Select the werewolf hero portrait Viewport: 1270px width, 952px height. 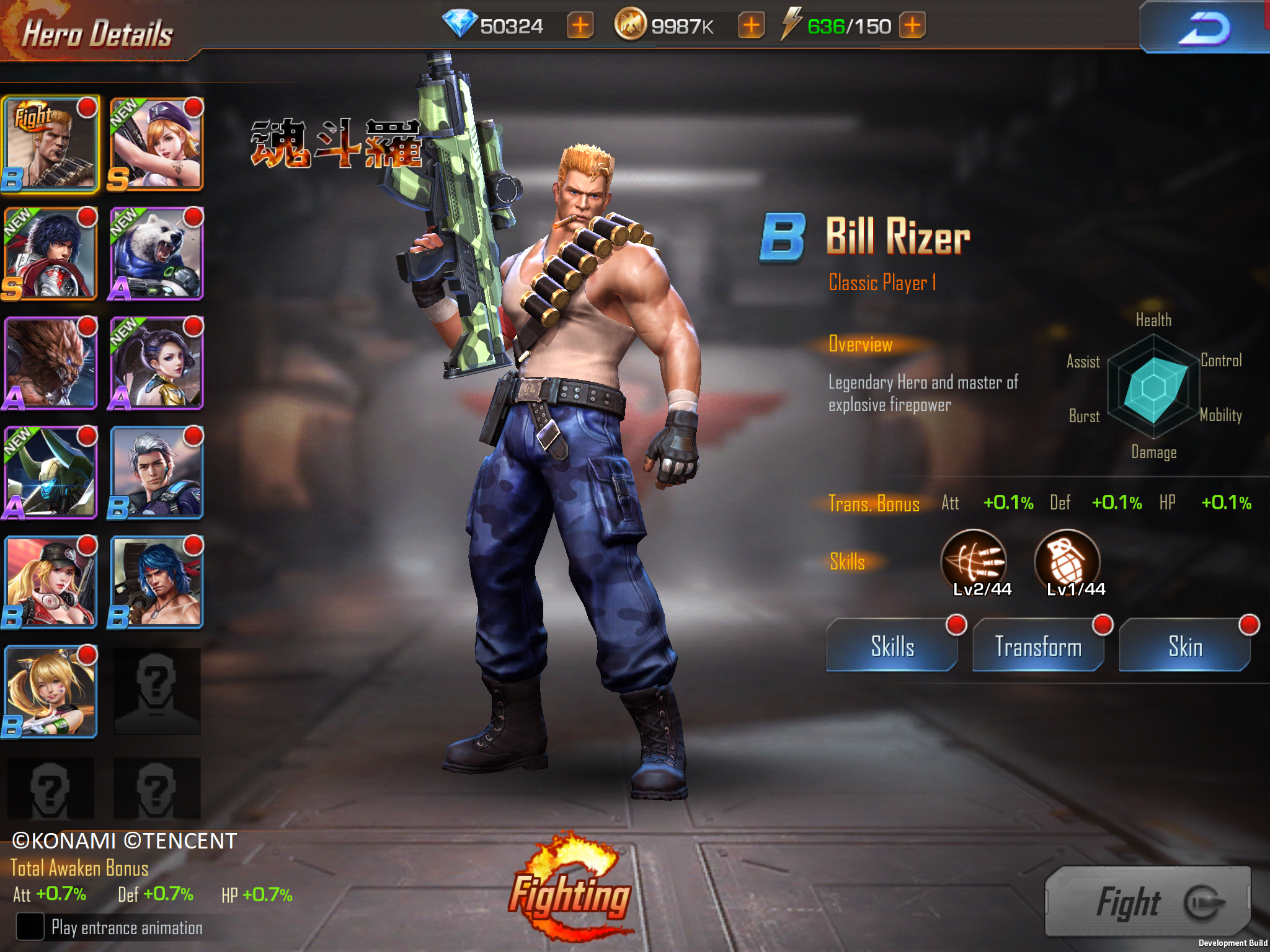(51, 363)
